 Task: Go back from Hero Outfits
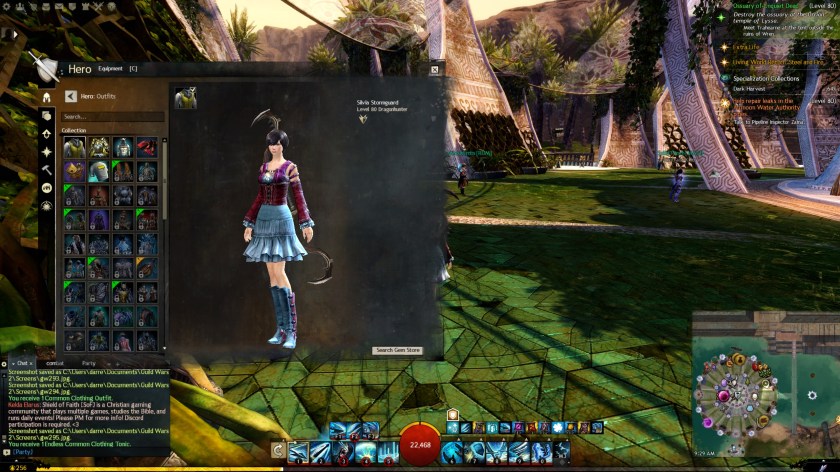tap(71, 97)
